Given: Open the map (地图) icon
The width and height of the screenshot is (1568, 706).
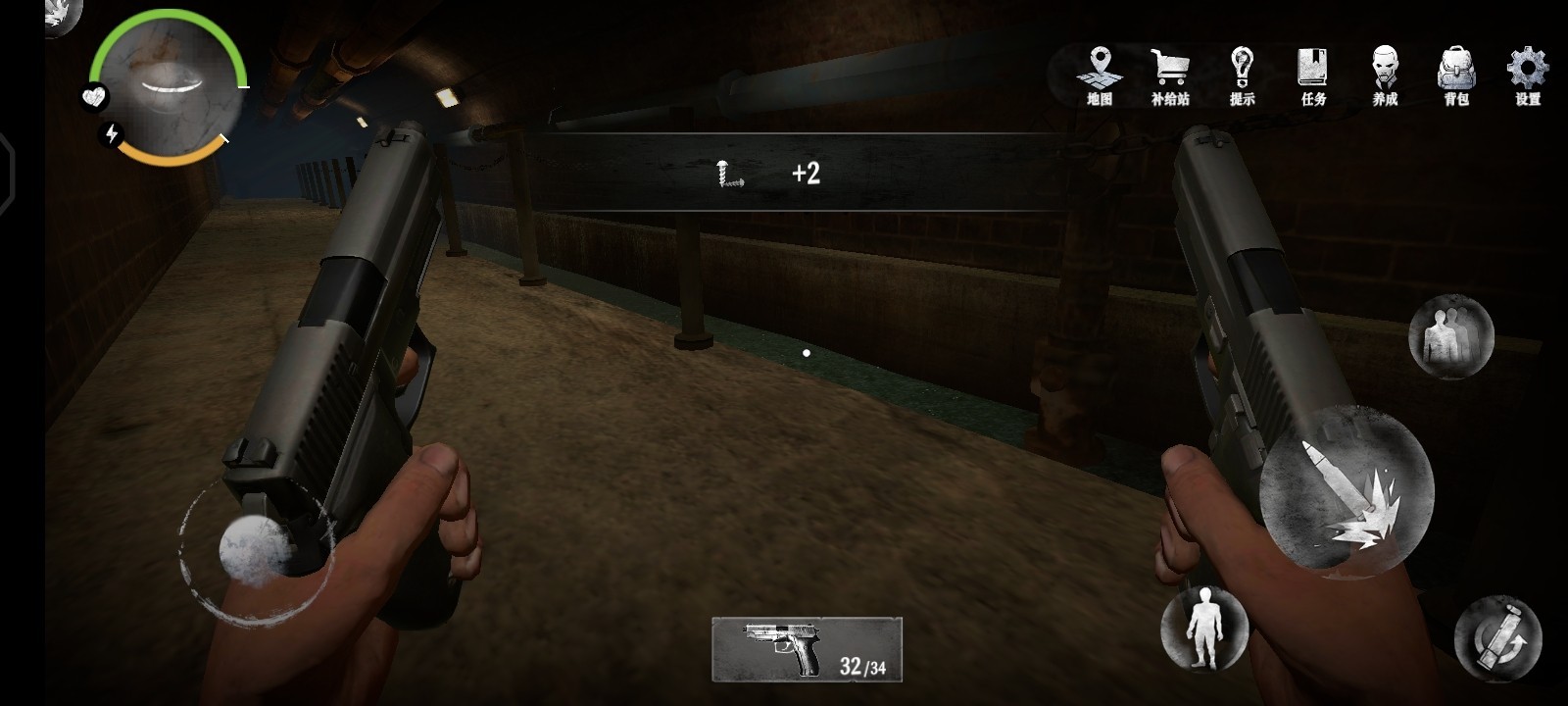Looking at the screenshot, I should pos(1100,75).
